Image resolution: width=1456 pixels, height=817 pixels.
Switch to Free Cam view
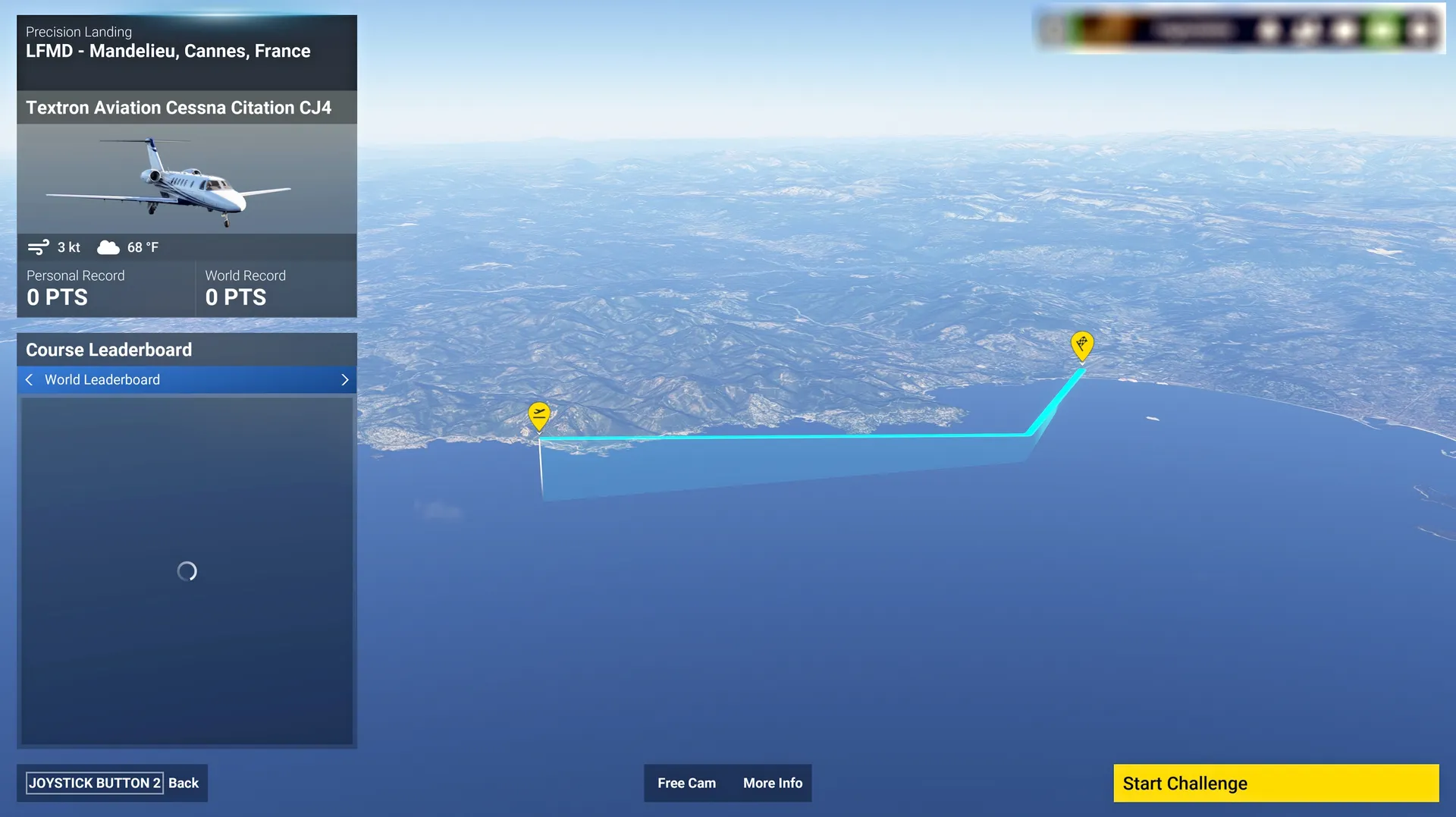(x=686, y=783)
